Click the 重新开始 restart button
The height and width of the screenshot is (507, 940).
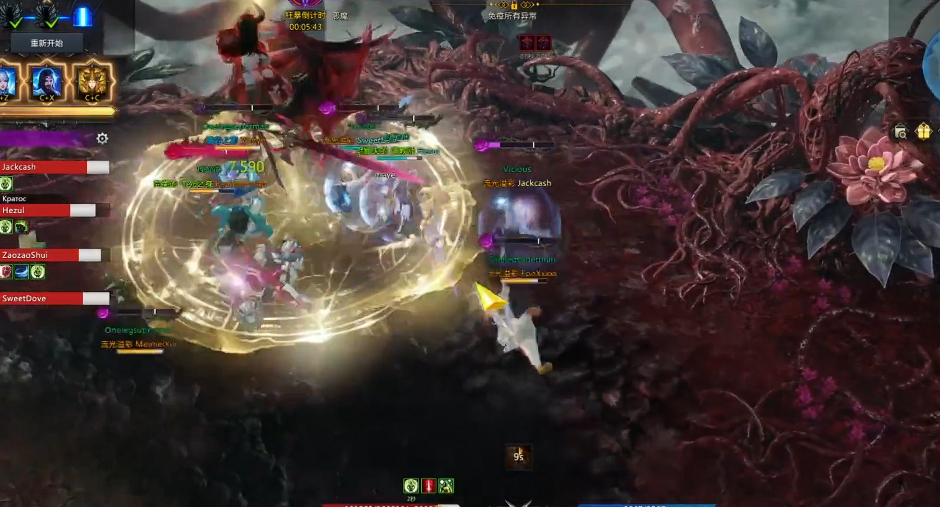pos(46,43)
